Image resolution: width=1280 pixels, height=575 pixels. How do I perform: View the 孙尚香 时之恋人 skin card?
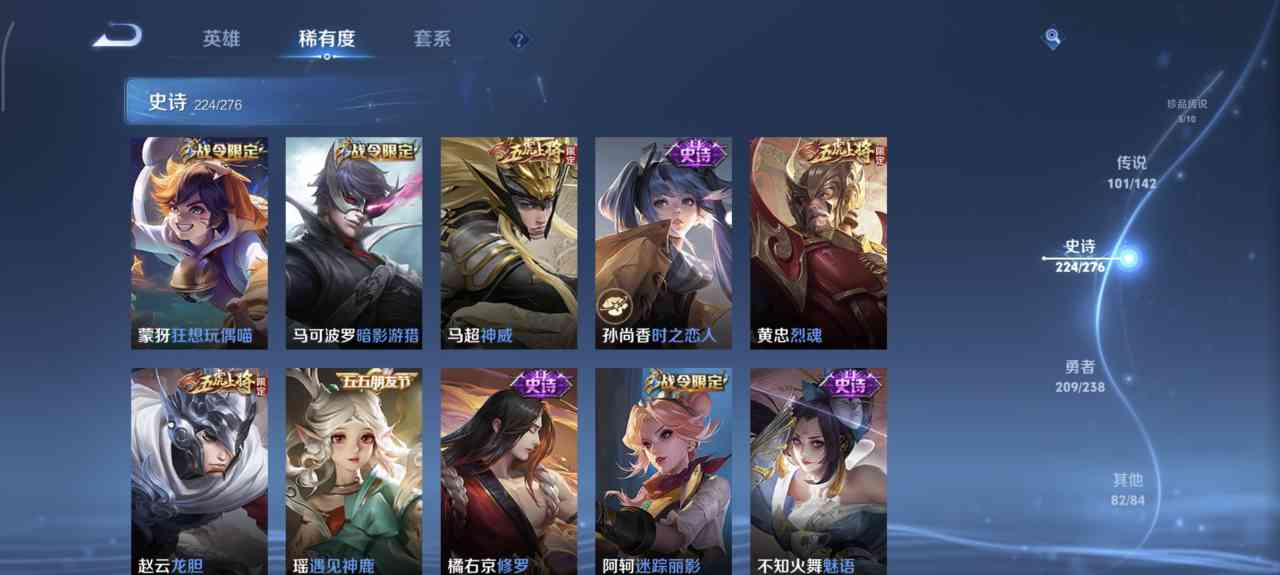pos(664,243)
